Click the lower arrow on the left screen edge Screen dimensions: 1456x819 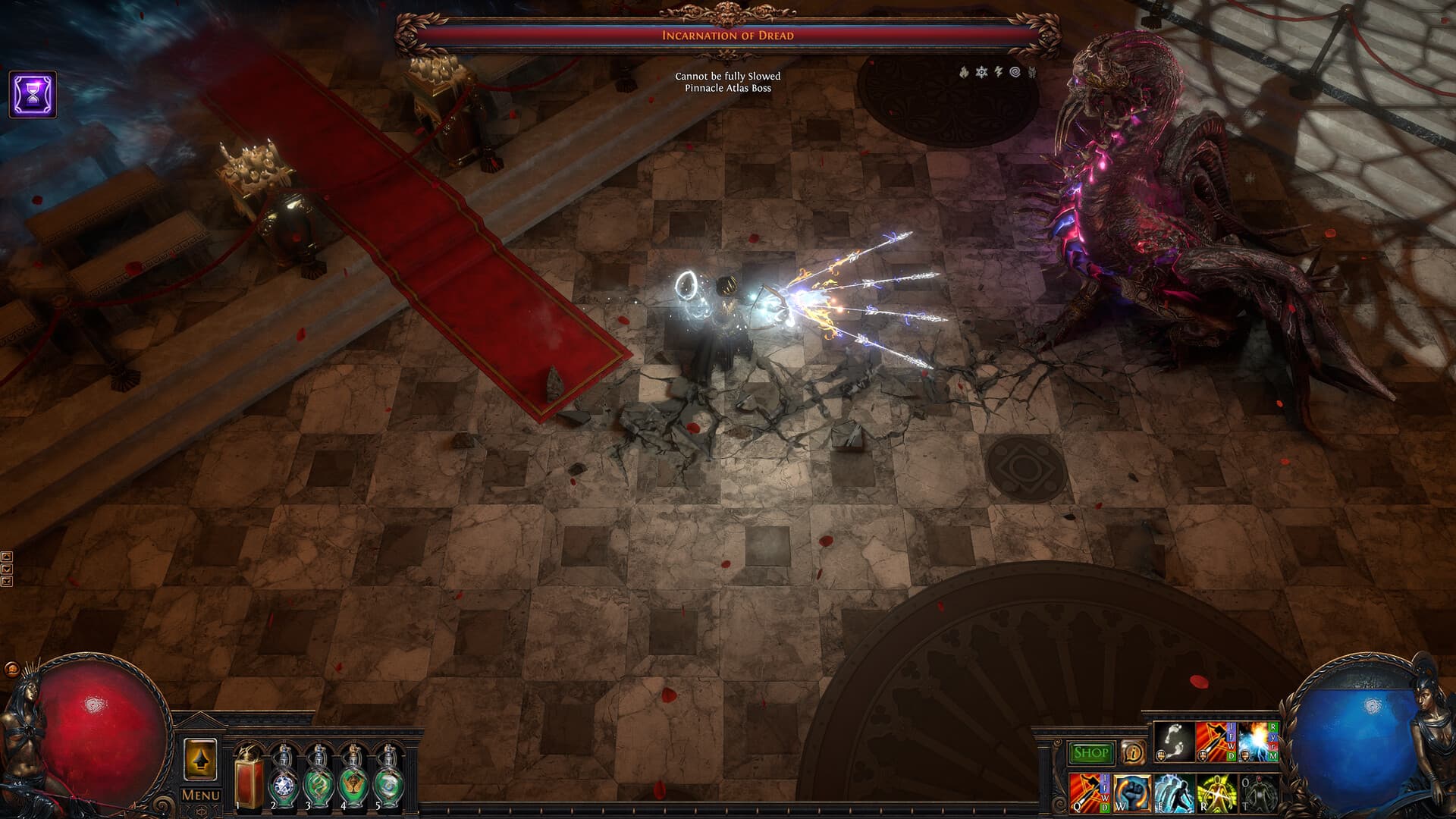coord(8,568)
